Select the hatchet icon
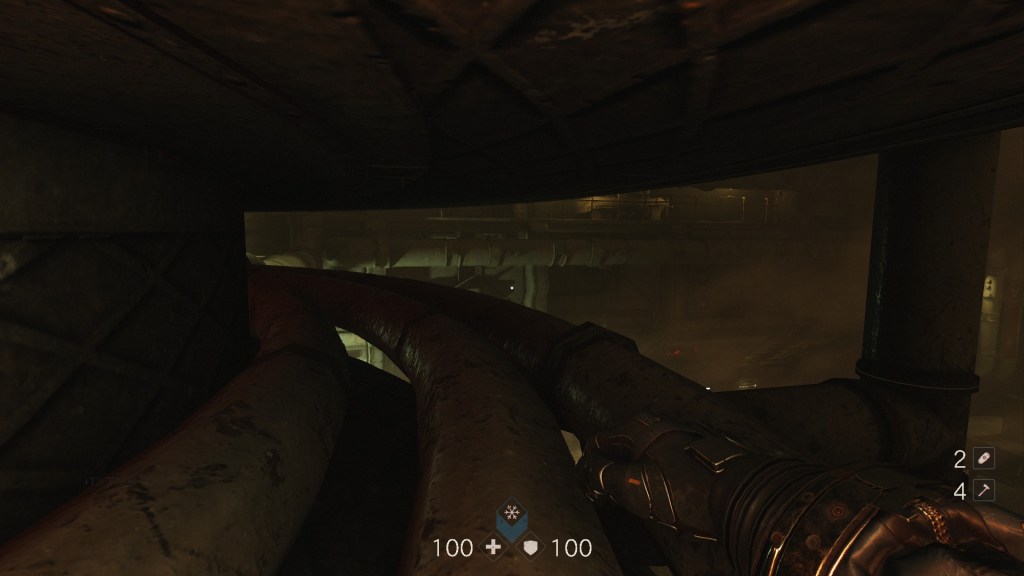The image size is (1024, 576). point(985,490)
